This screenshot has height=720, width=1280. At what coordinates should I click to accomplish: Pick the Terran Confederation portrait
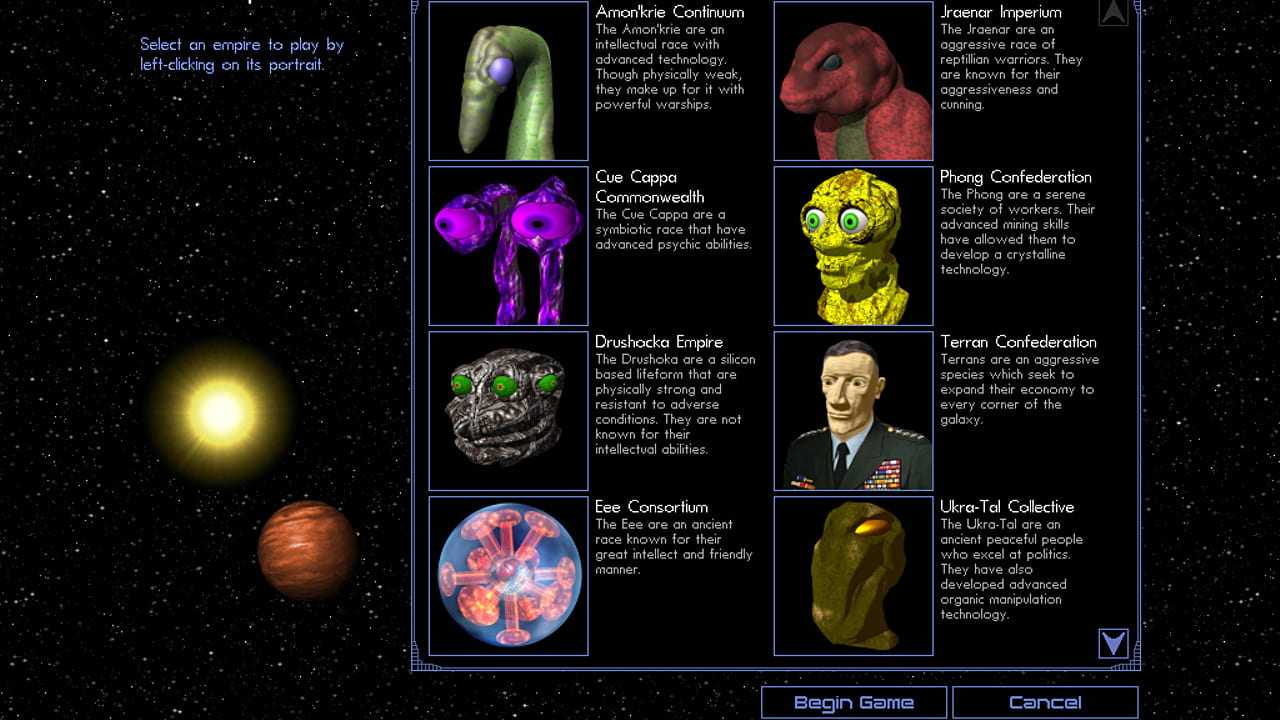853,411
